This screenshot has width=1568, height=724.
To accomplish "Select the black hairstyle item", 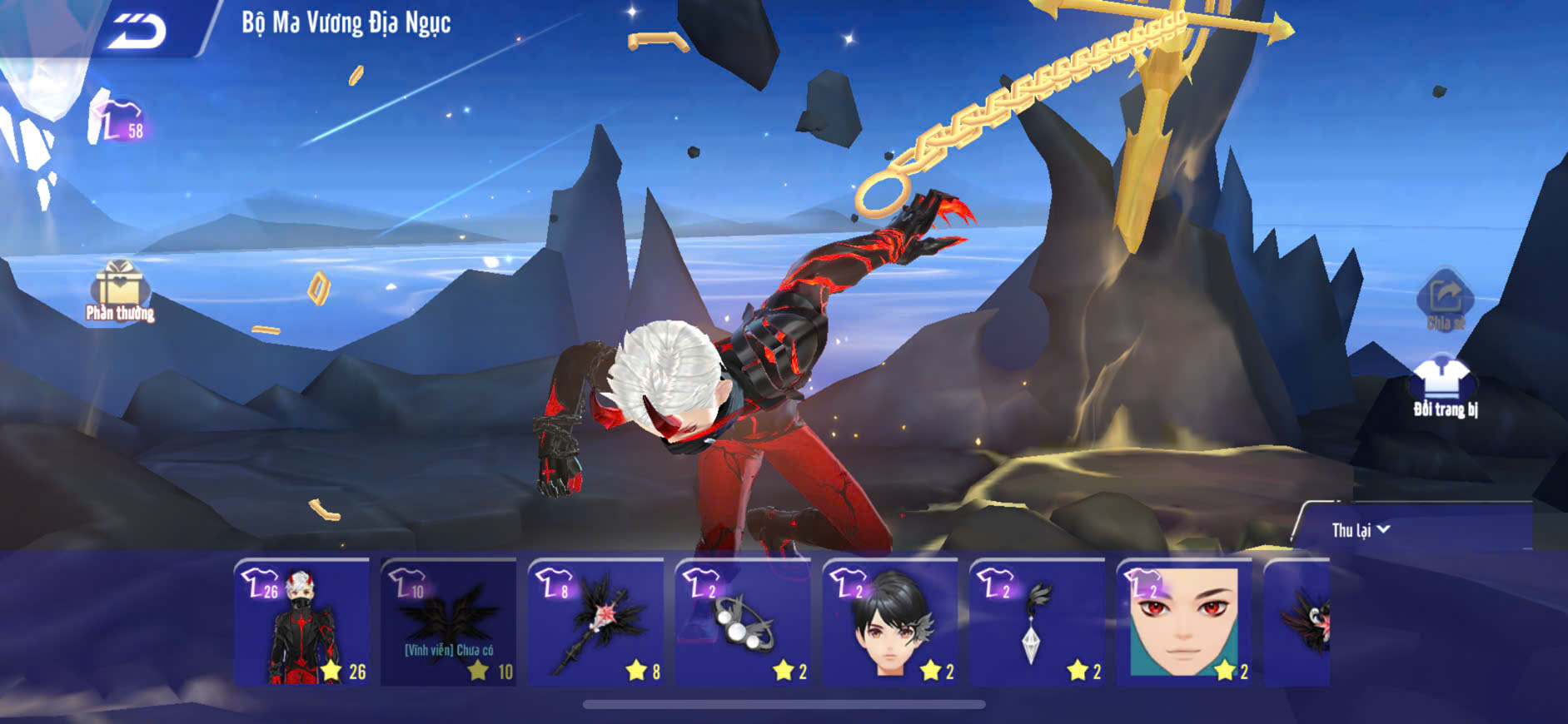I will 890,622.
